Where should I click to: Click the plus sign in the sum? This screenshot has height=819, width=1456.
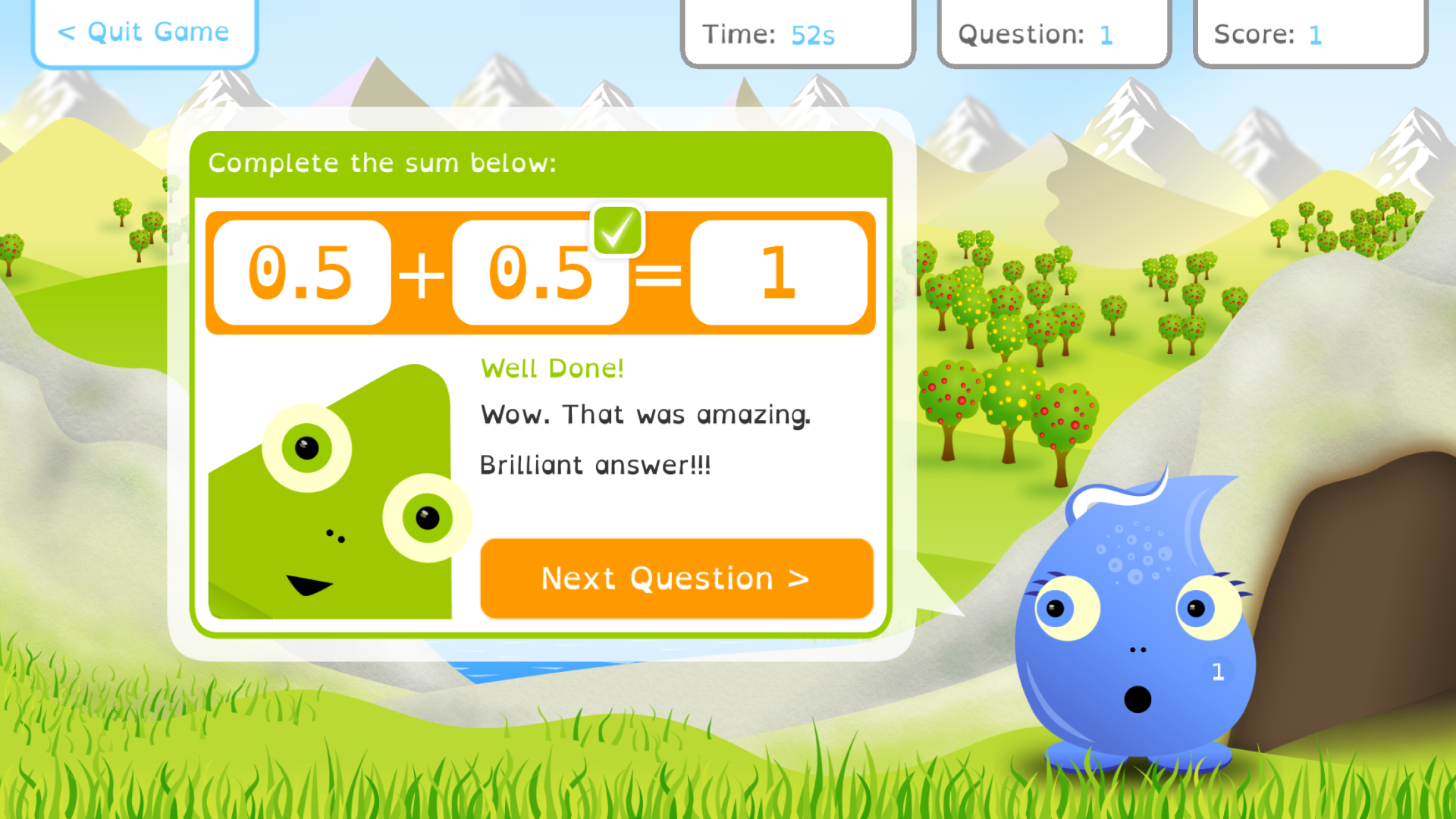click(422, 273)
